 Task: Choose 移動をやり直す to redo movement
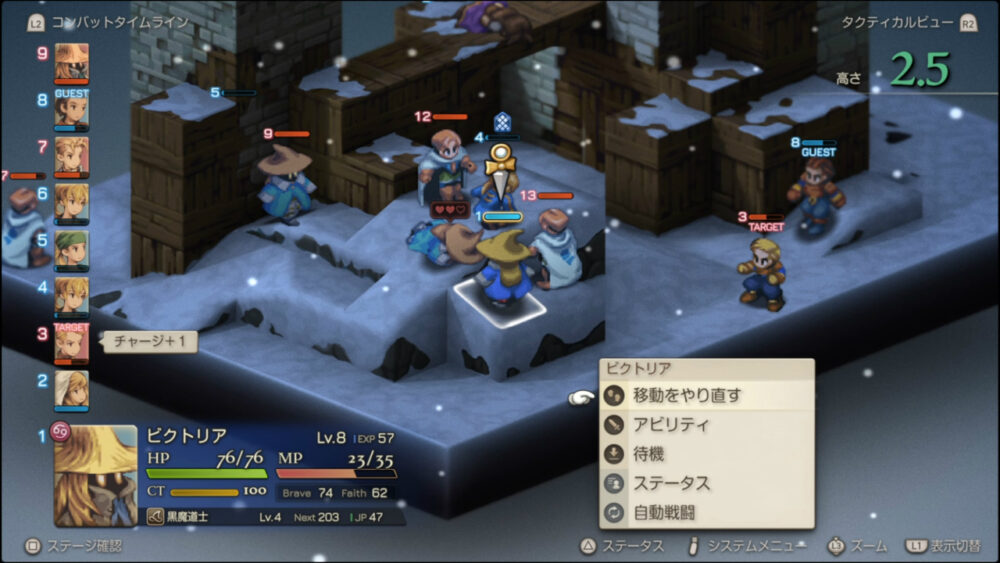[x=688, y=395]
